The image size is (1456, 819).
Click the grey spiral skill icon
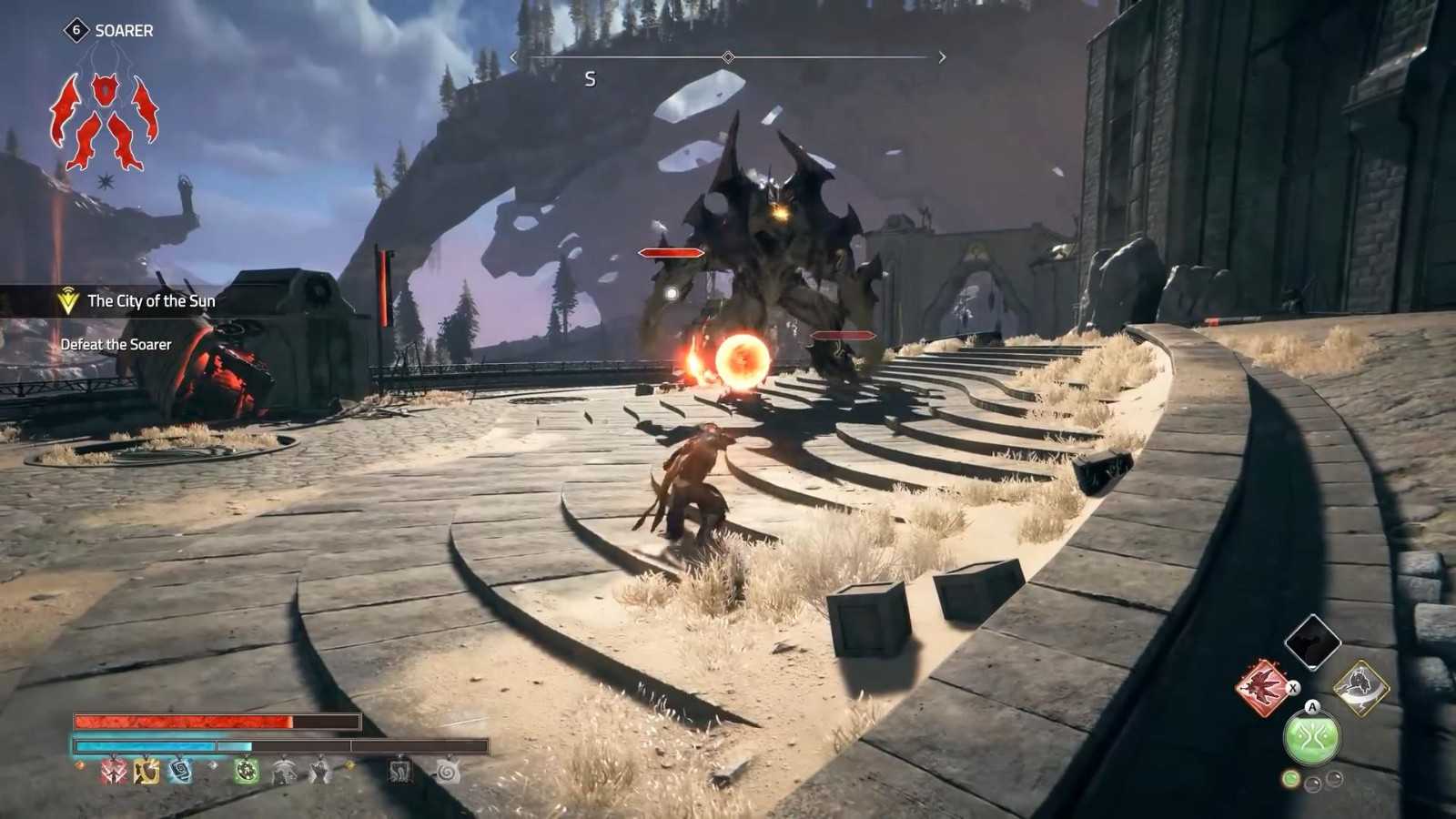click(x=447, y=771)
